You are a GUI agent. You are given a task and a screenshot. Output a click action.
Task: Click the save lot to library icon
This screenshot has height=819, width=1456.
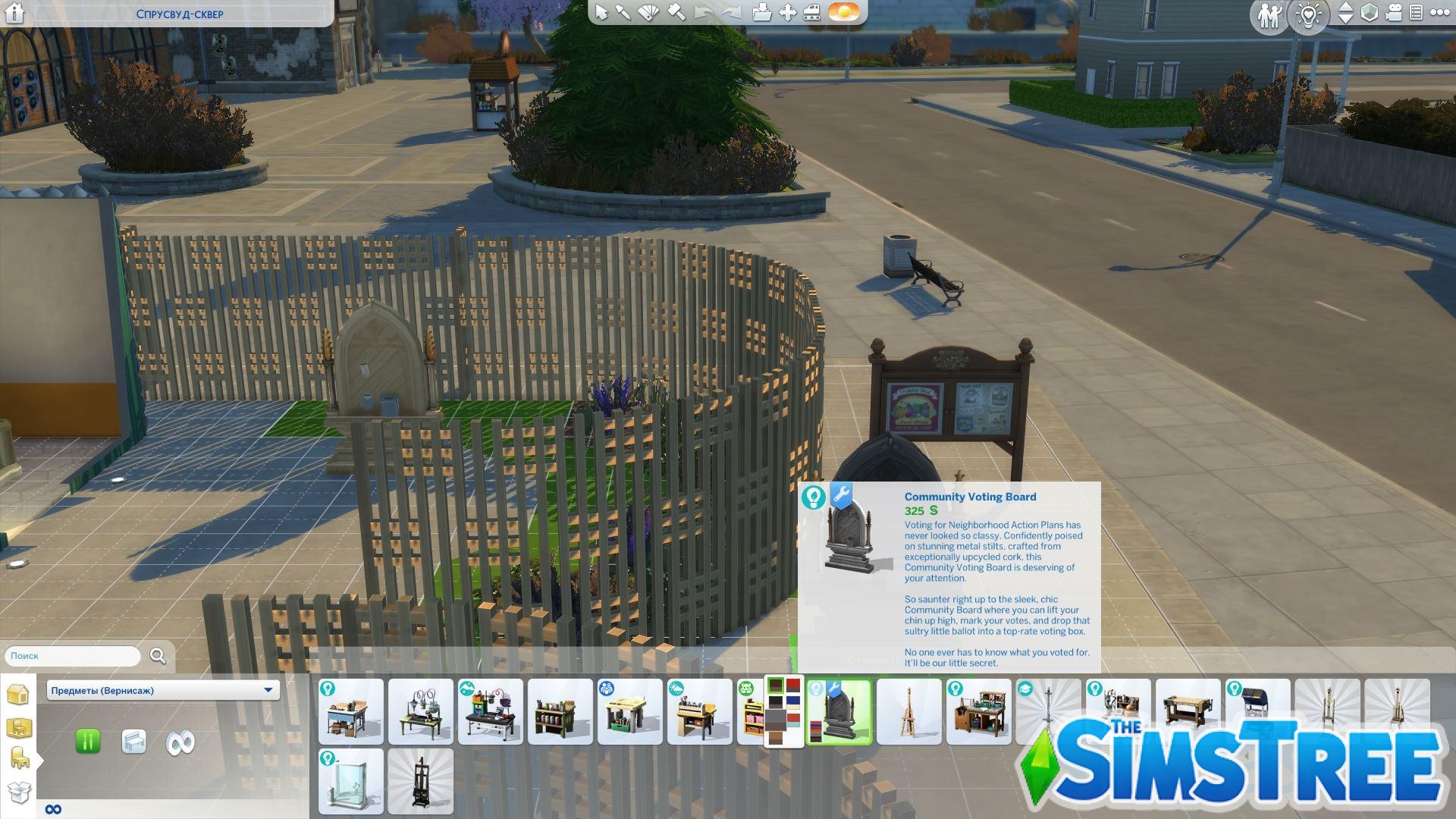point(762,13)
